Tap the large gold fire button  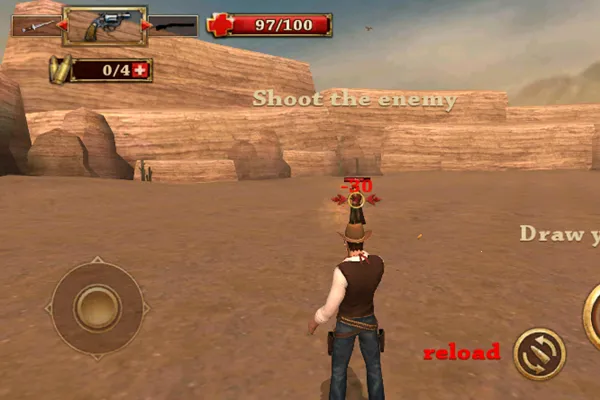point(592,313)
